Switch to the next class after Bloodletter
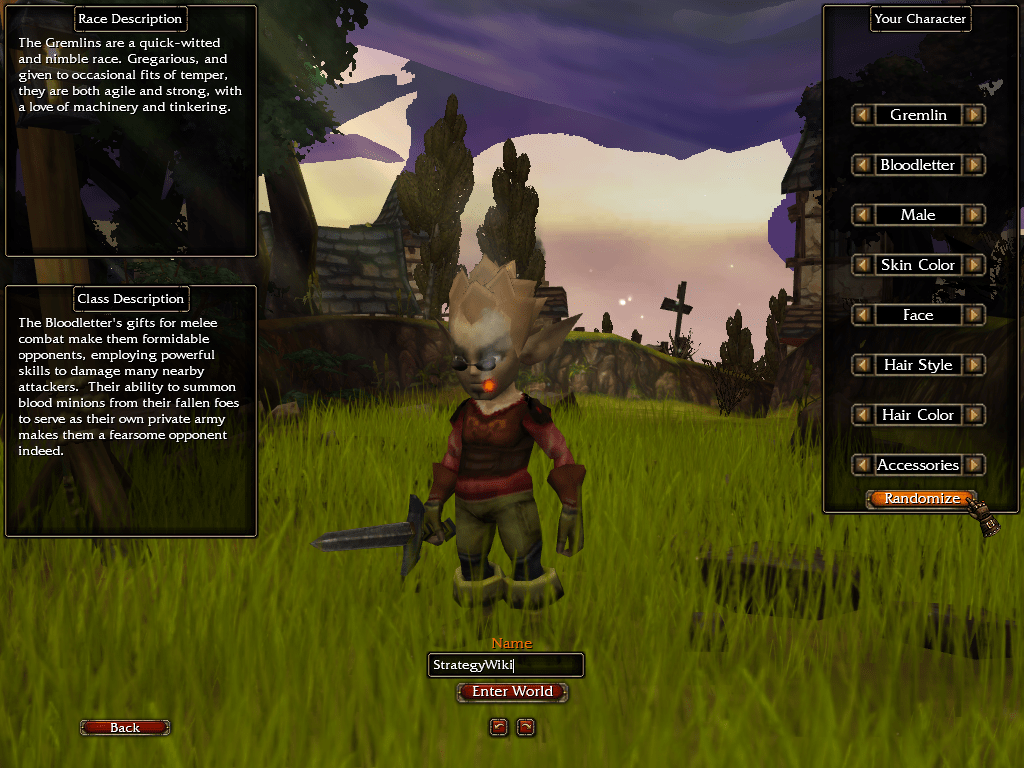 point(975,165)
